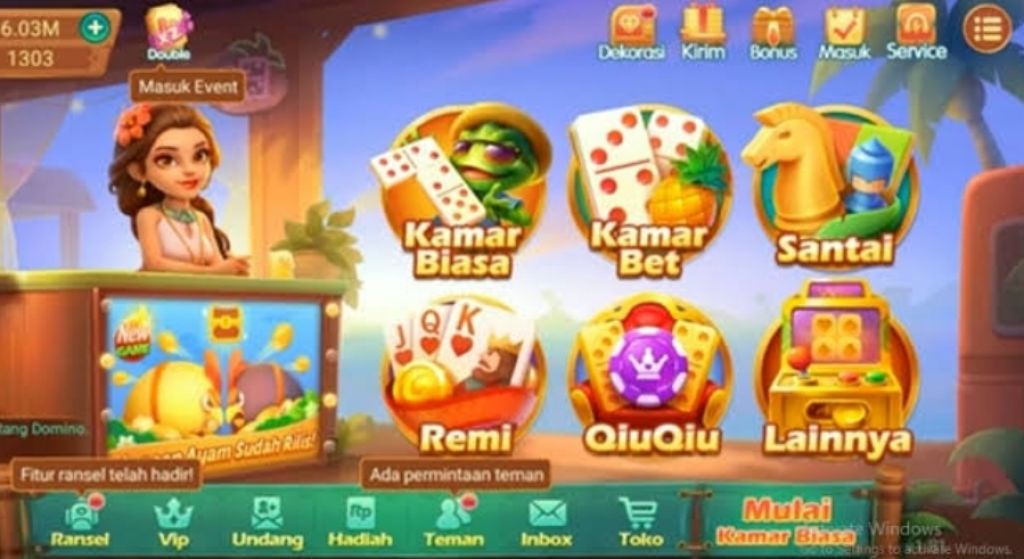The width and height of the screenshot is (1024, 559).
Task: Visit the Toko shop cart
Action: pos(640,522)
